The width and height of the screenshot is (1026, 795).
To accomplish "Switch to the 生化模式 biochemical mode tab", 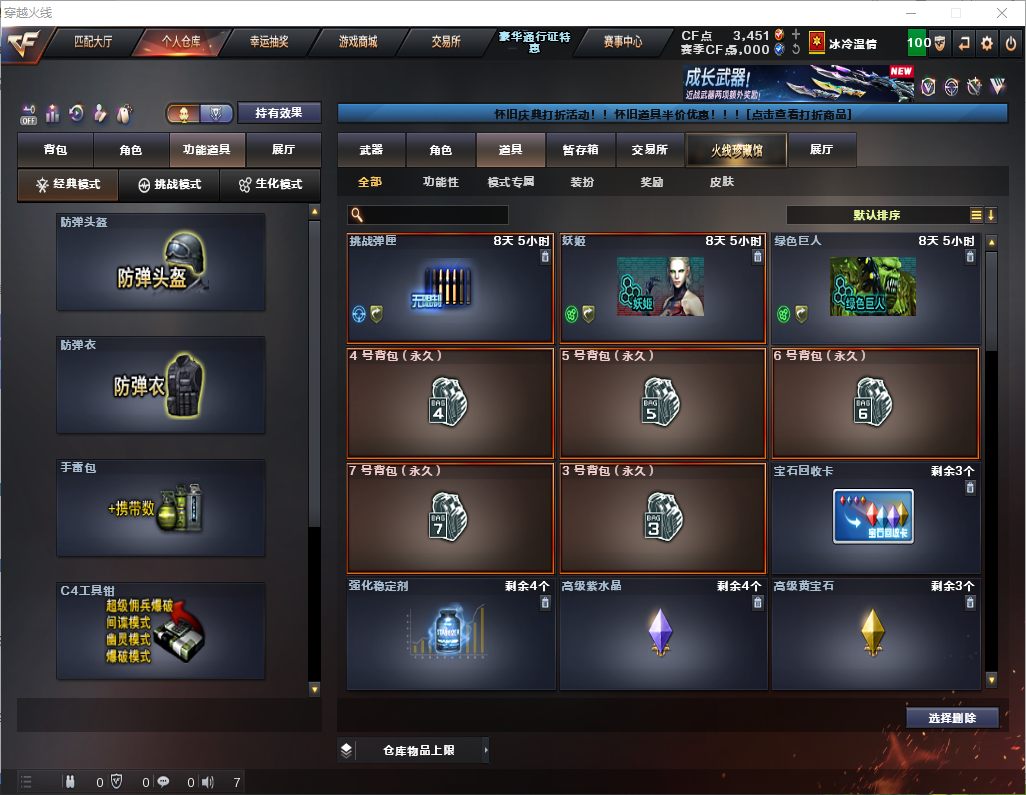I will pyautogui.click(x=270, y=185).
